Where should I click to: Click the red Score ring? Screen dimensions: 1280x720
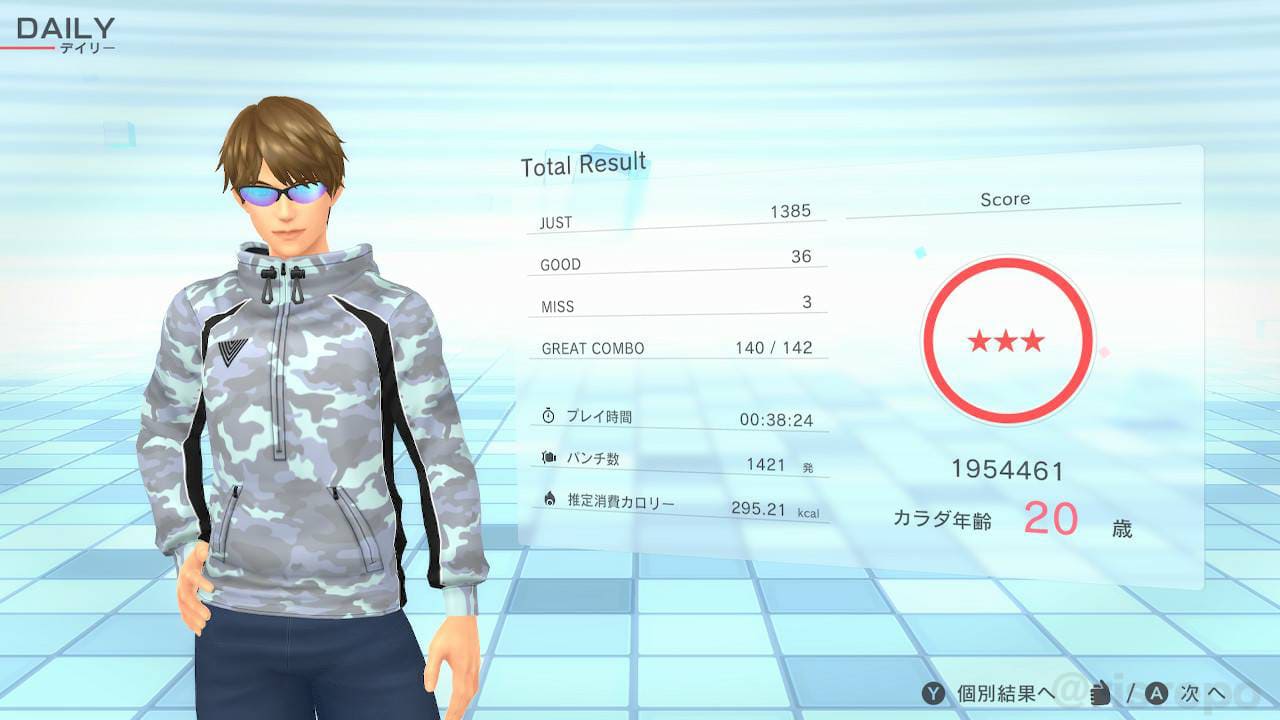[x=1007, y=265]
